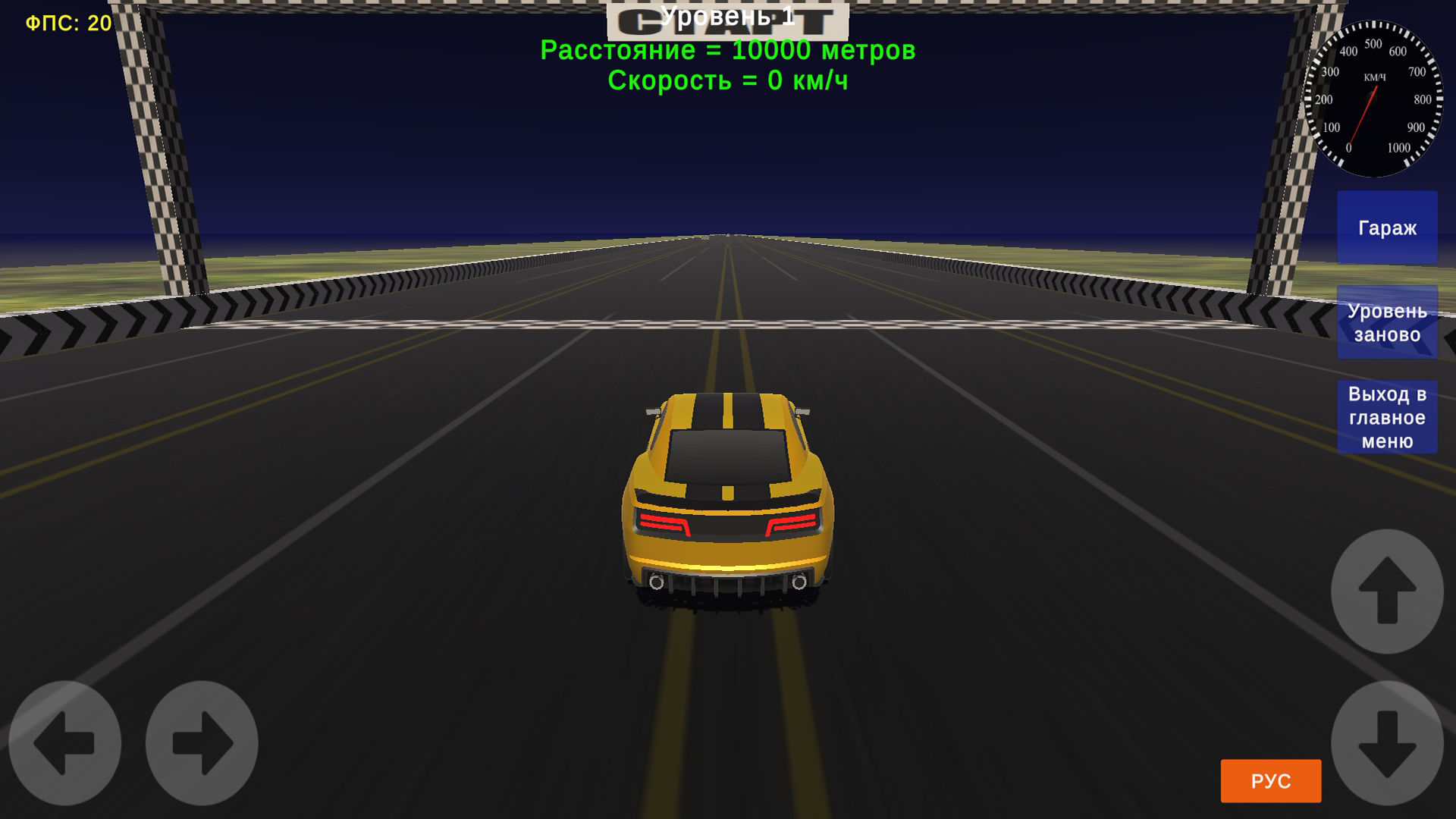The image size is (1456, 819).
Task: Click the Скорость = 0 км/ч readout
Action: point(728,81)
